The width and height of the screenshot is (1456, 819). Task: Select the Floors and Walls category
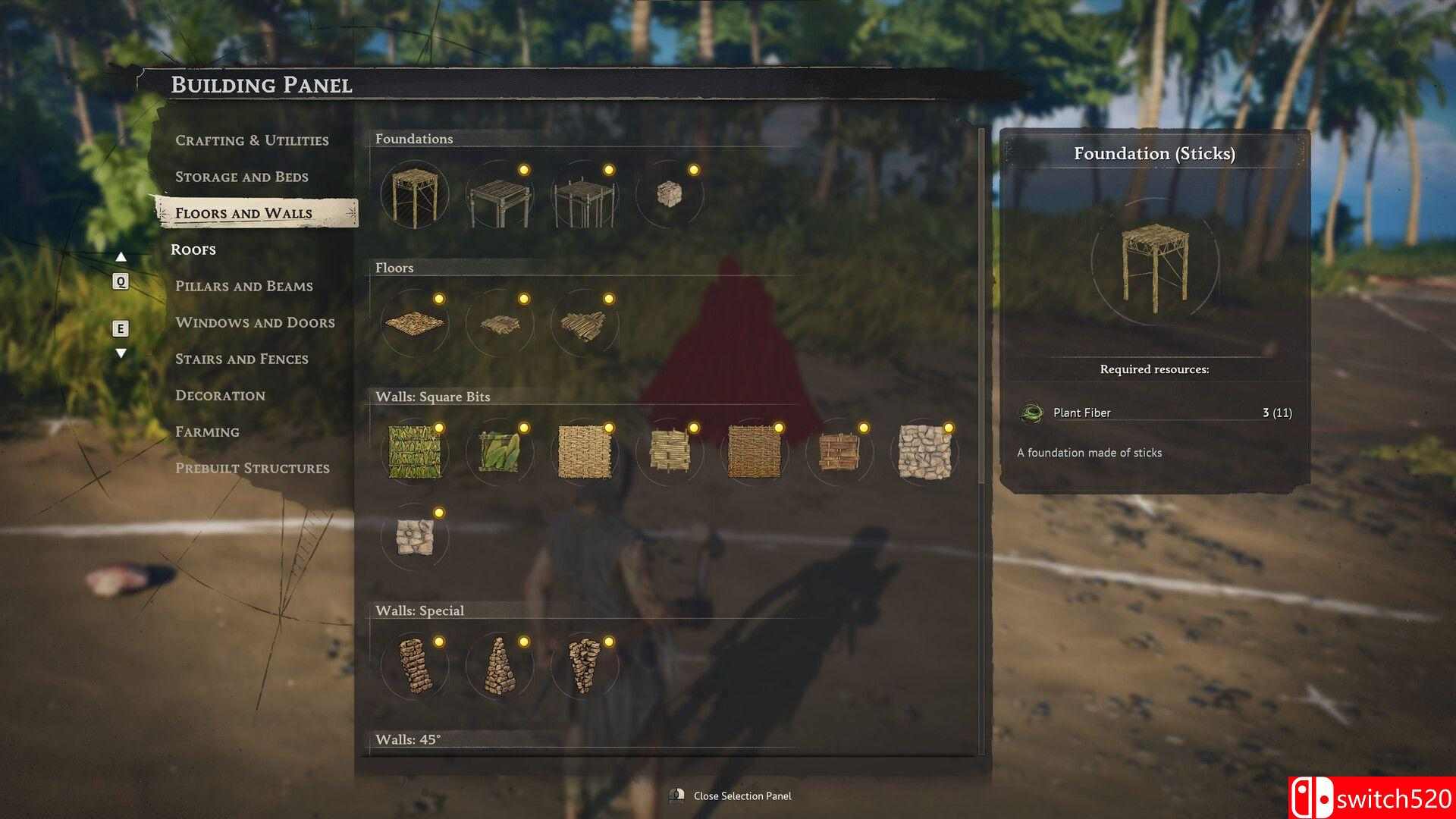243,213
